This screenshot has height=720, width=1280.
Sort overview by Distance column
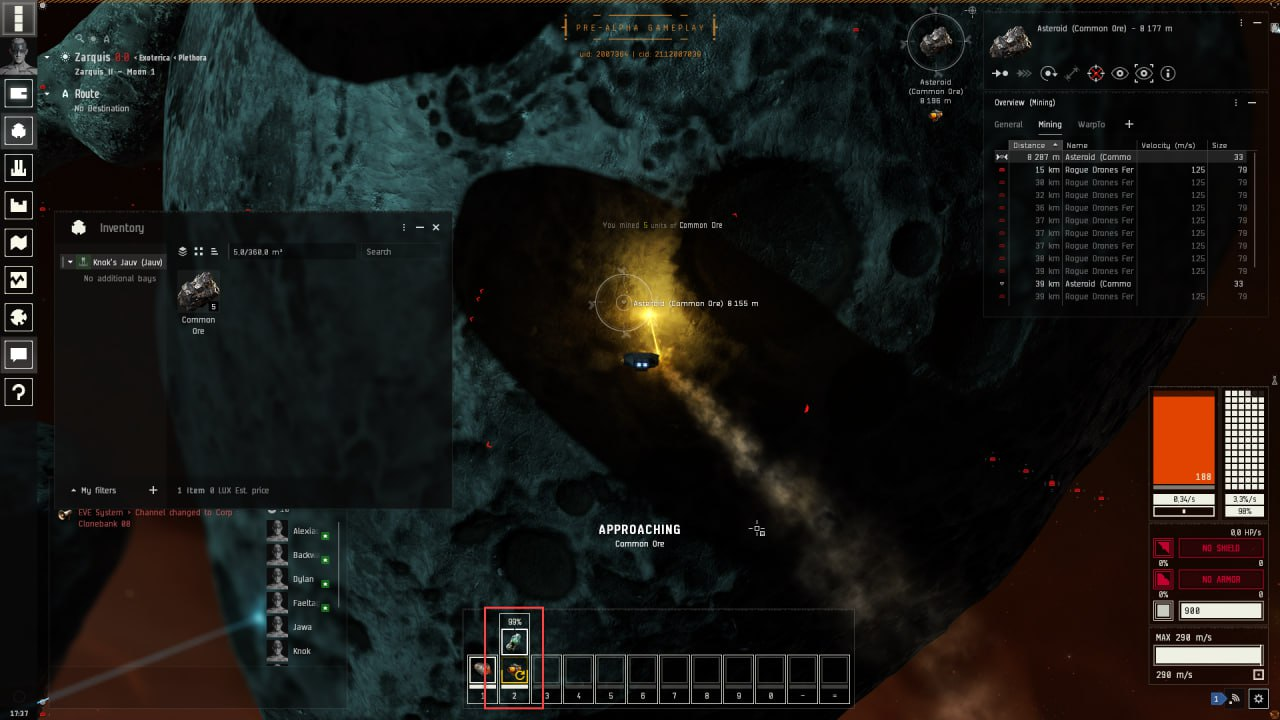[x=1030, y=145]
